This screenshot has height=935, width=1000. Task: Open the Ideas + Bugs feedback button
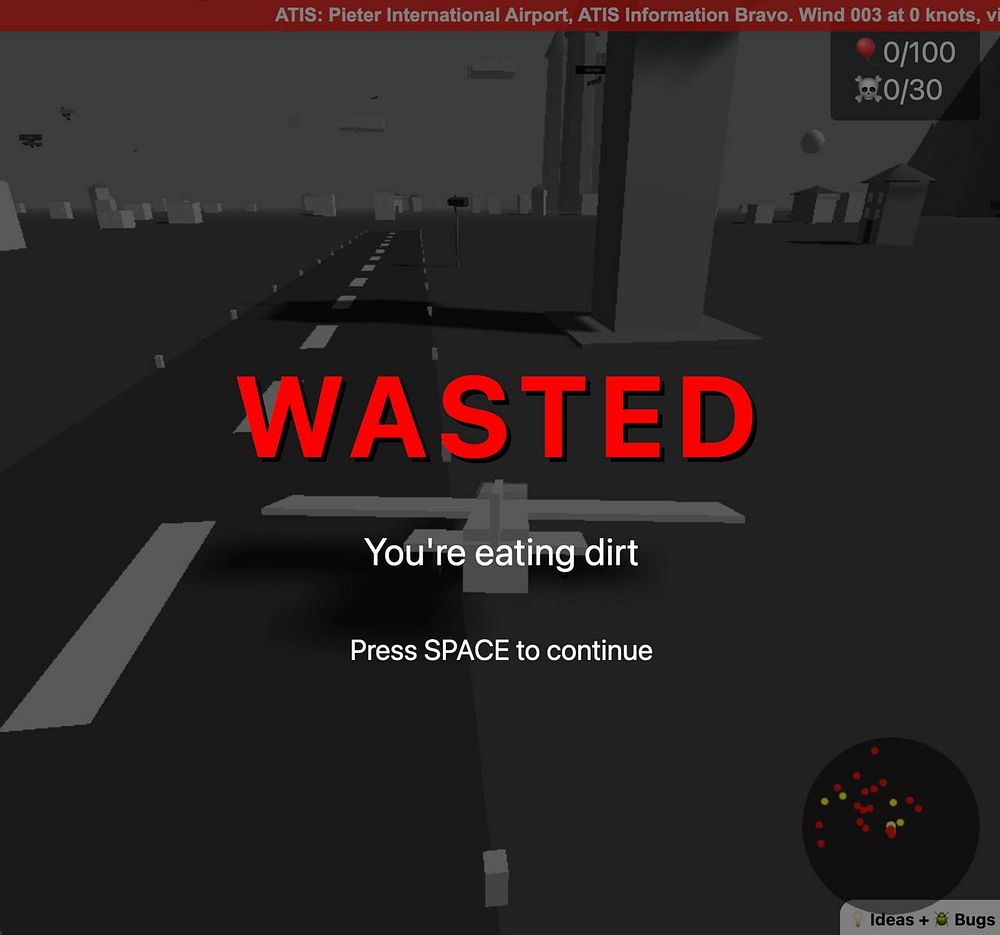click(921, 919)
